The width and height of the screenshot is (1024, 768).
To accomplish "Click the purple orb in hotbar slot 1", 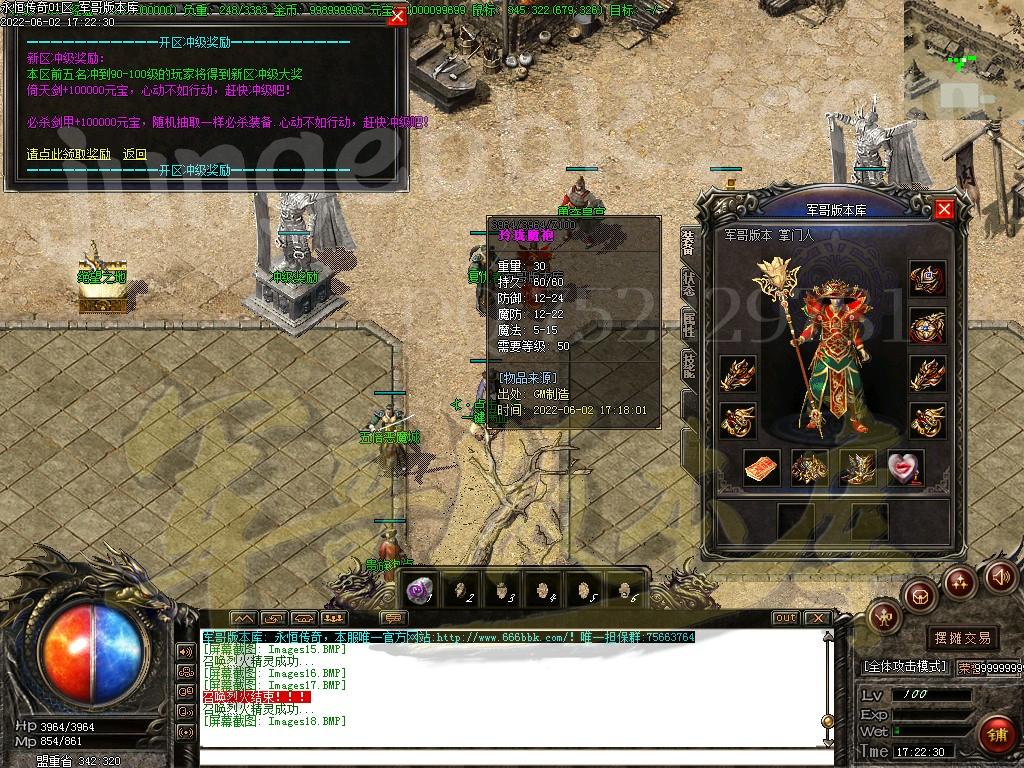I will click(421, 590).
